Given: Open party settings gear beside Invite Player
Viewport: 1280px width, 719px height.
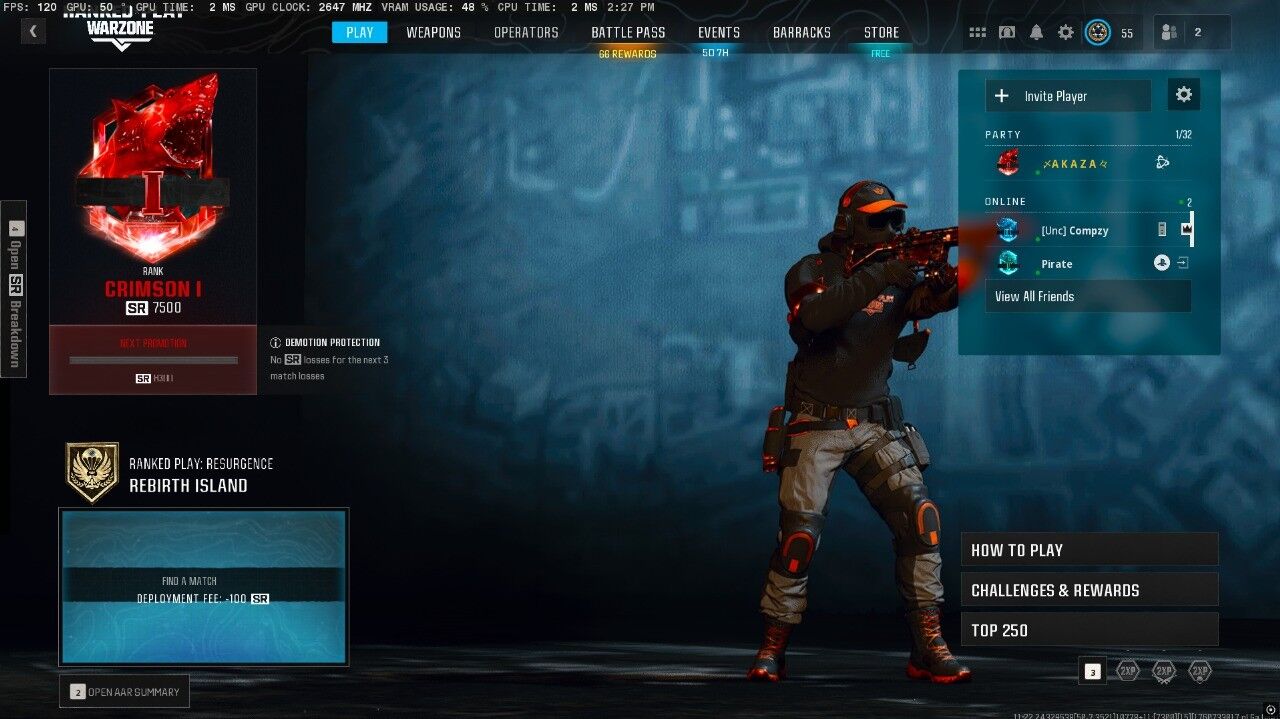Looking at the screenshot, I should 1184,95.
